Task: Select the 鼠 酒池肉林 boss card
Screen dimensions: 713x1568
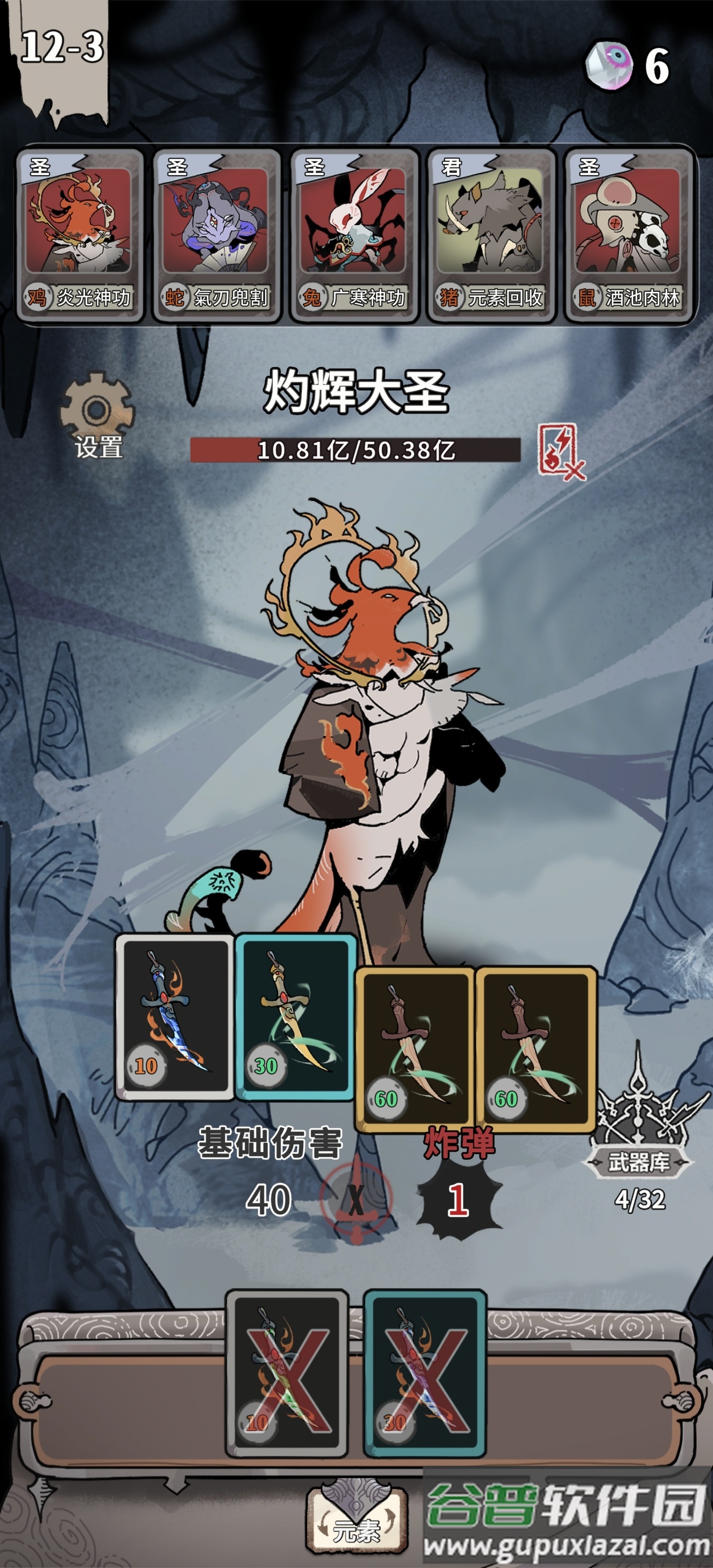Action: click(x=628, y=235)
